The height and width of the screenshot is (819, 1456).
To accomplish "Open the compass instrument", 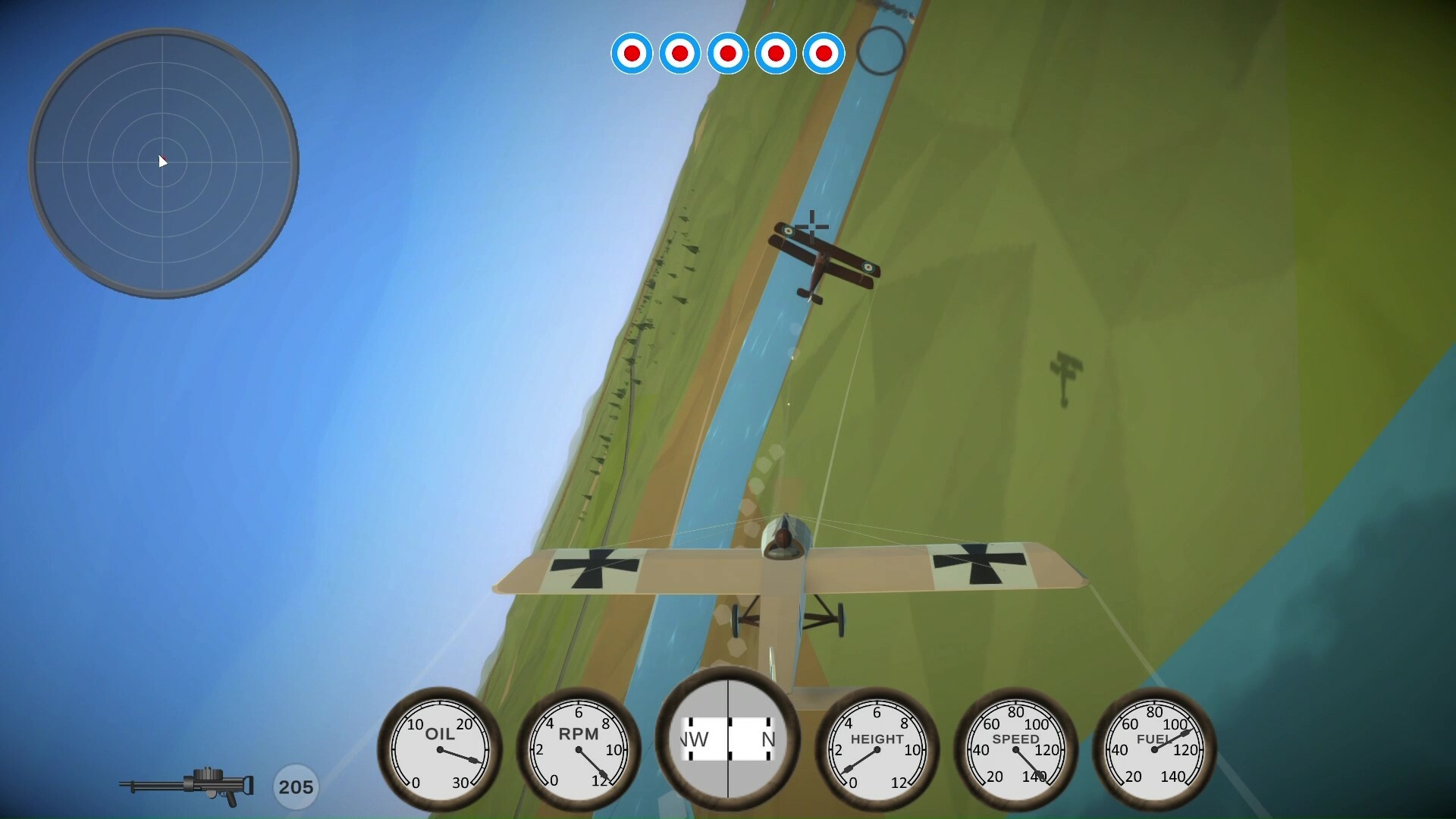I will (x=730, y=739).
